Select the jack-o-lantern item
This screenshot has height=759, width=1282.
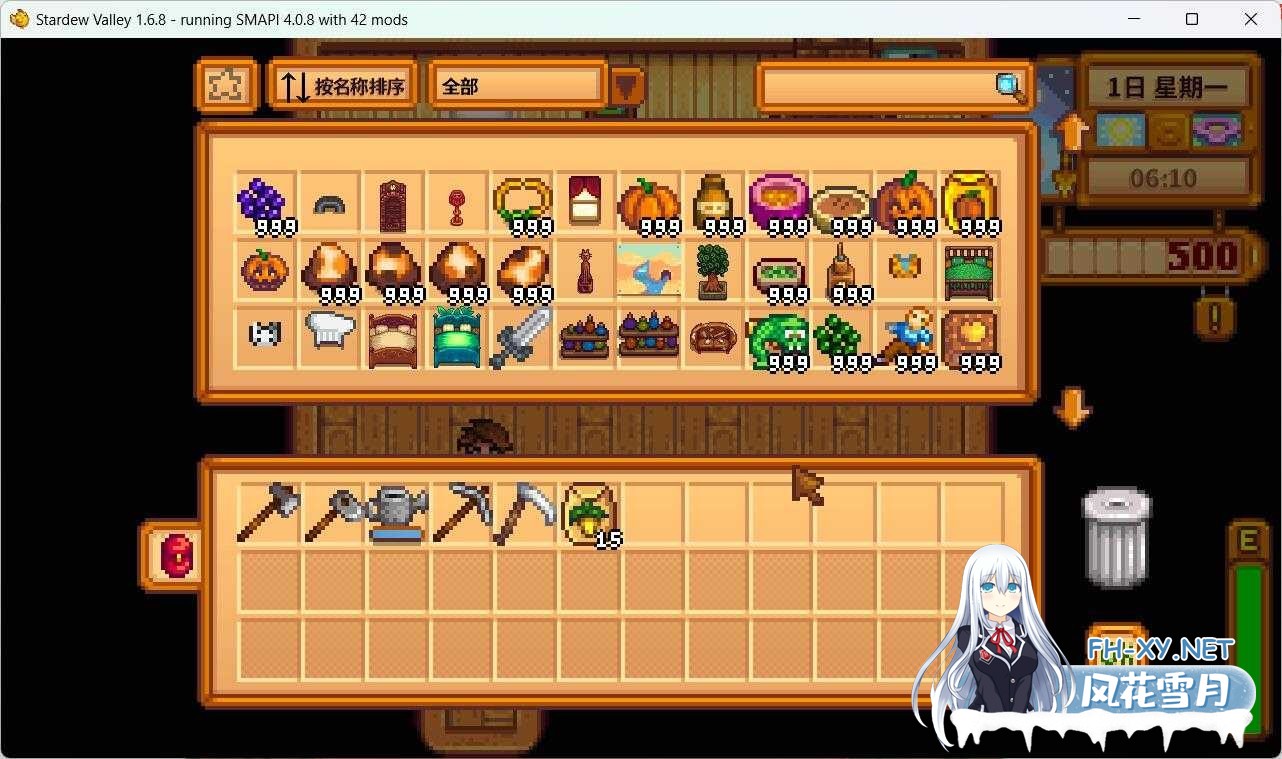pyautogui.click(x=905, y=203)
